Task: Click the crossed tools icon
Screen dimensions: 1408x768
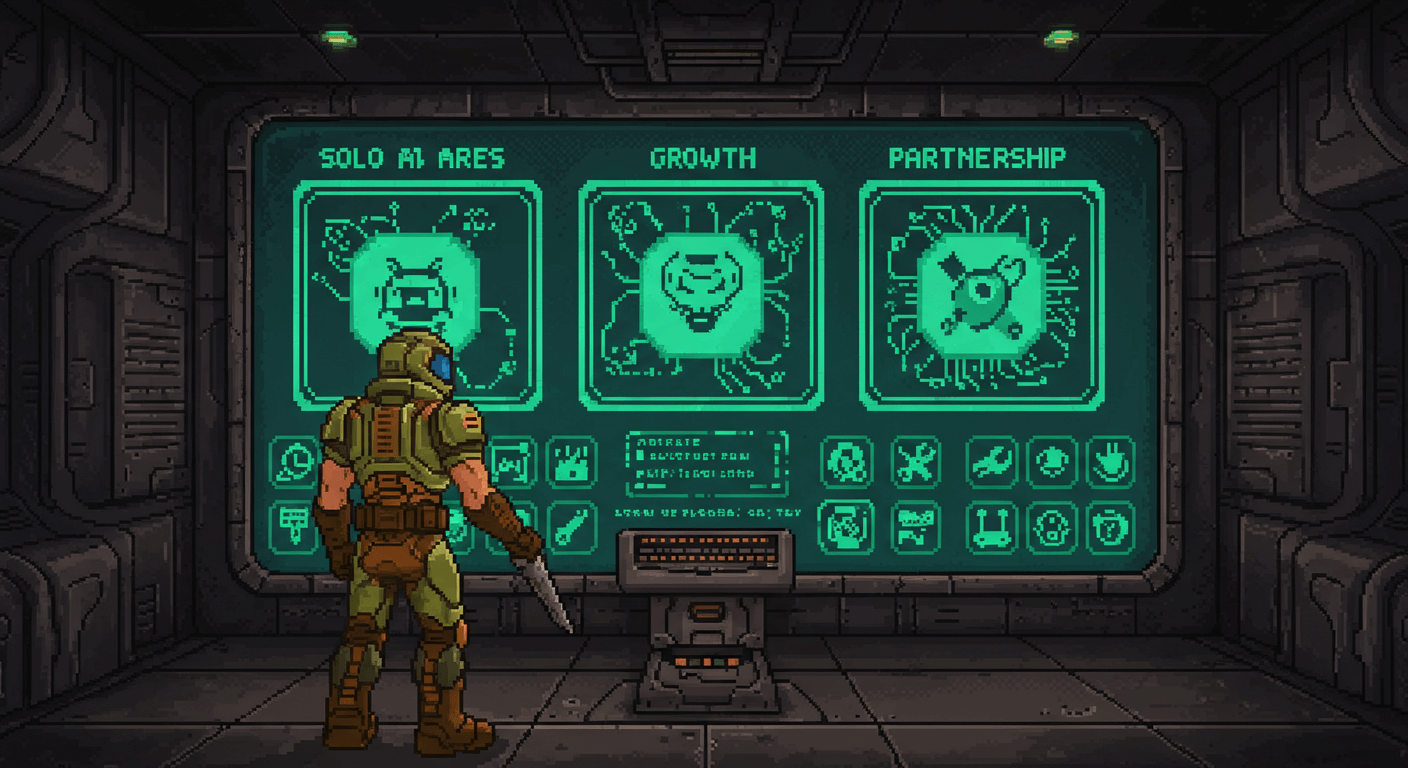Action: (x=915, y=462)
